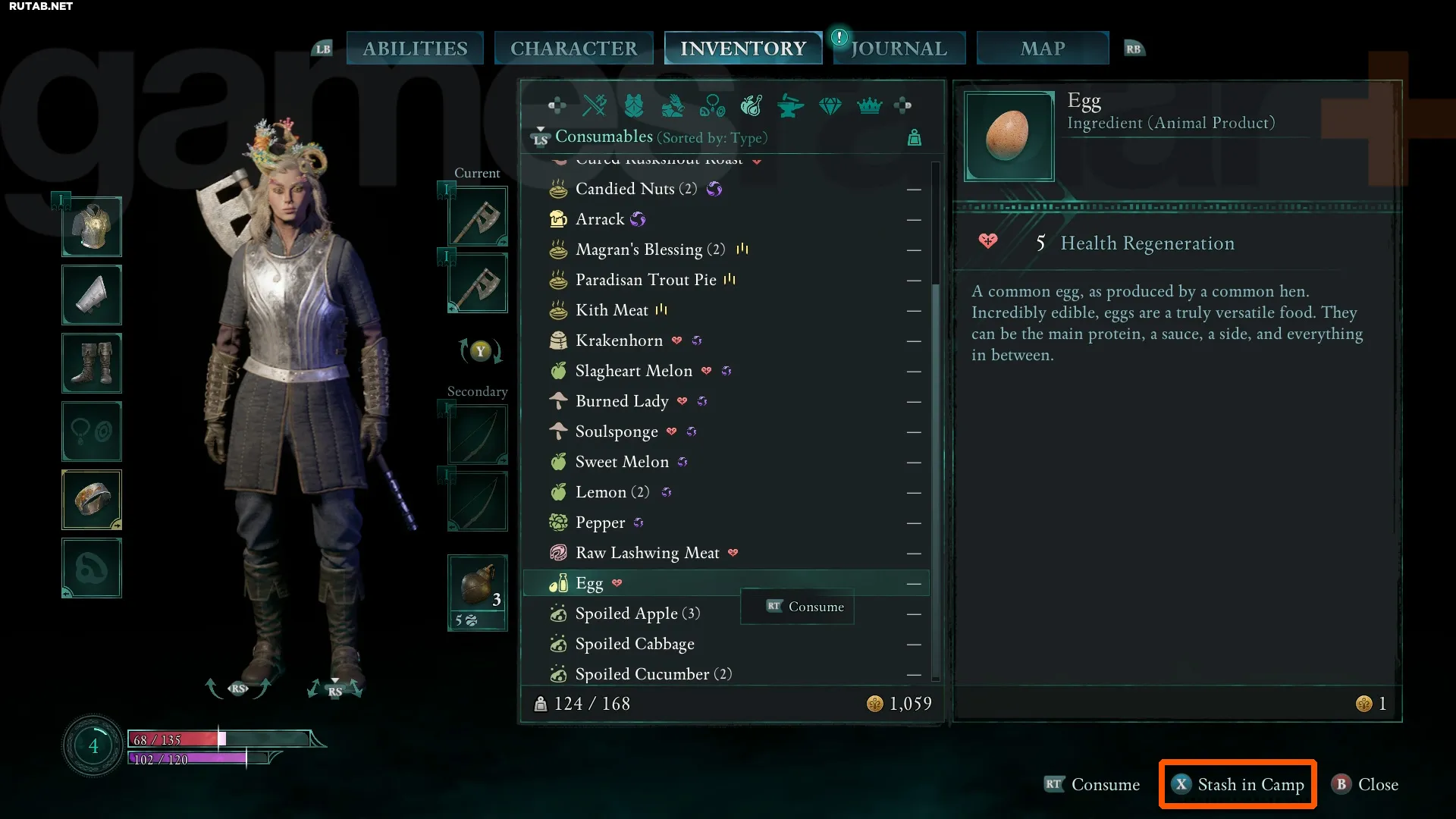1456x819 pixels.
Task: Open the equipped boots slot
Action: click(92, 363)
